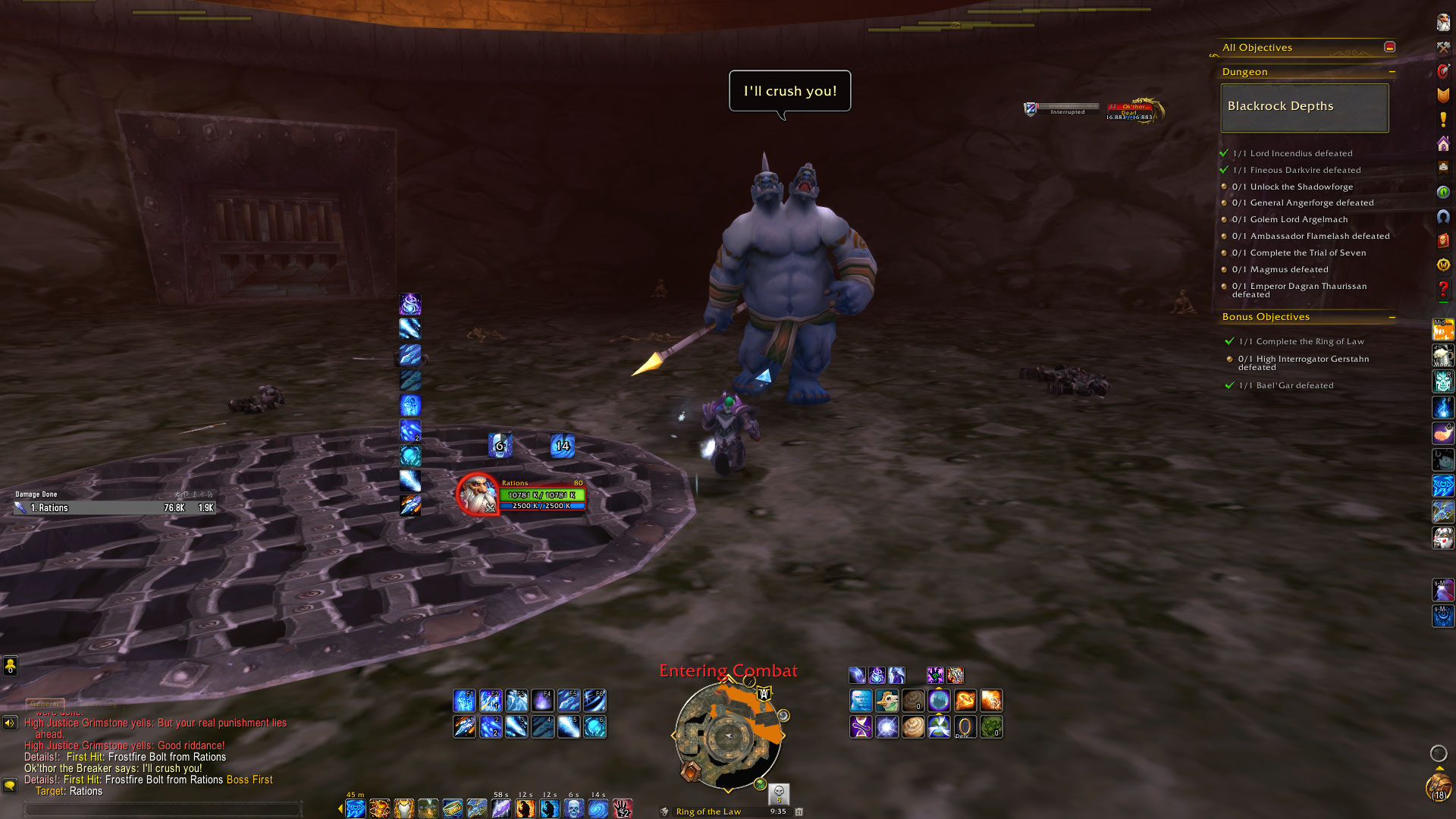This screenshot has width=1456, height=819.
Task: Switch to the General chat tab
Action: pyautogui.click(x=45, y=704)
